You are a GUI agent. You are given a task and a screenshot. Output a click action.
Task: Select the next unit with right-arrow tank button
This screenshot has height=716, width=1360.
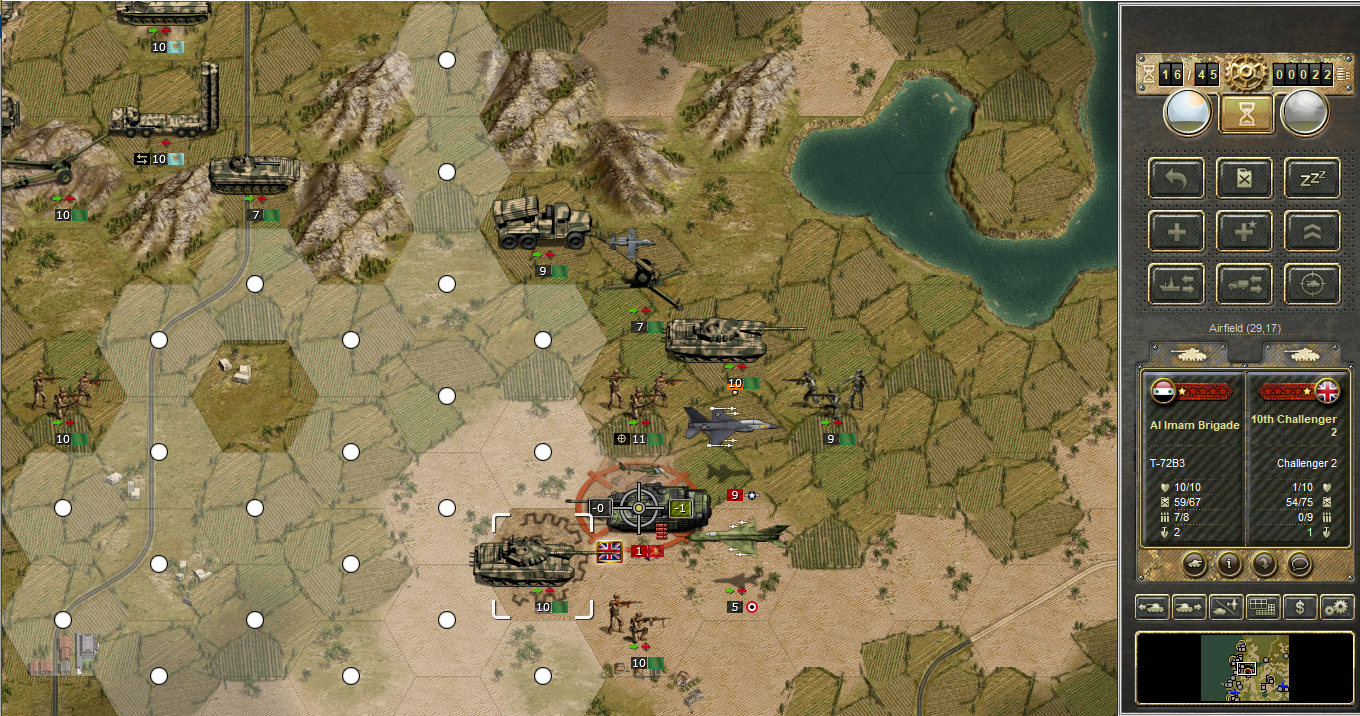coord(1189,606)
